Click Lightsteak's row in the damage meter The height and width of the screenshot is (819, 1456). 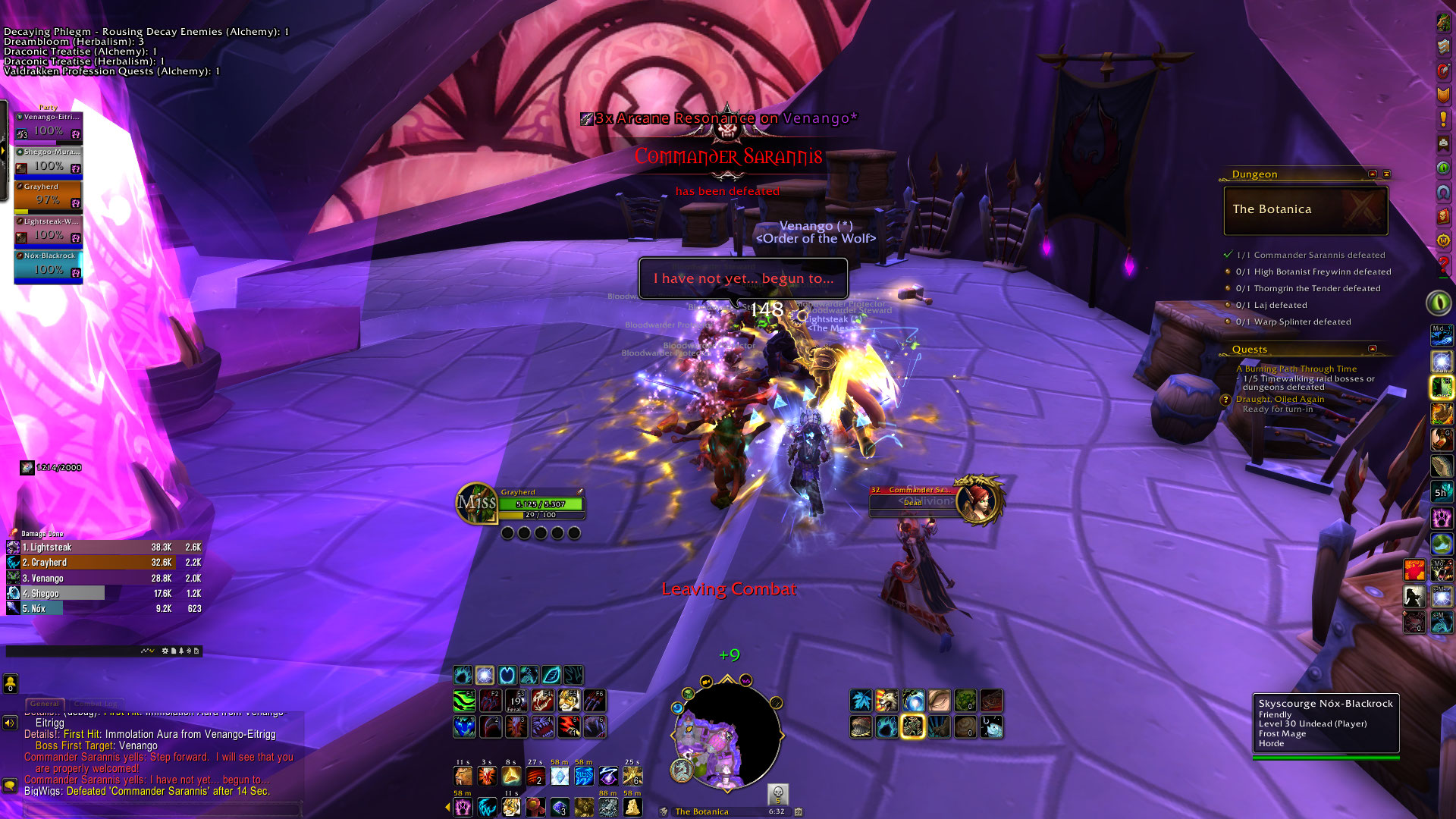(x=104, y=547)
